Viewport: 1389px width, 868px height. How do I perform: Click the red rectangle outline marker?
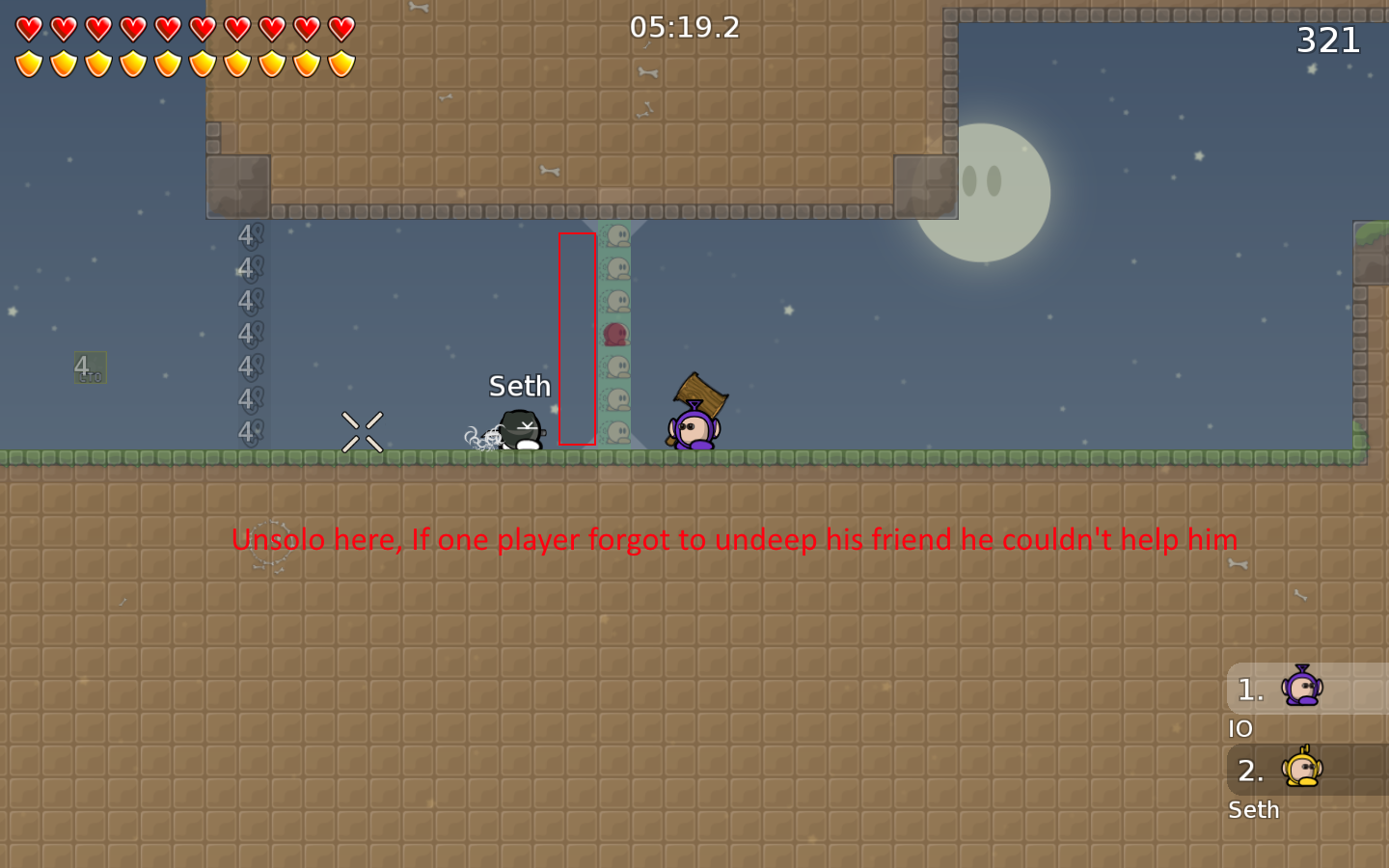click(x=577, y=339)
